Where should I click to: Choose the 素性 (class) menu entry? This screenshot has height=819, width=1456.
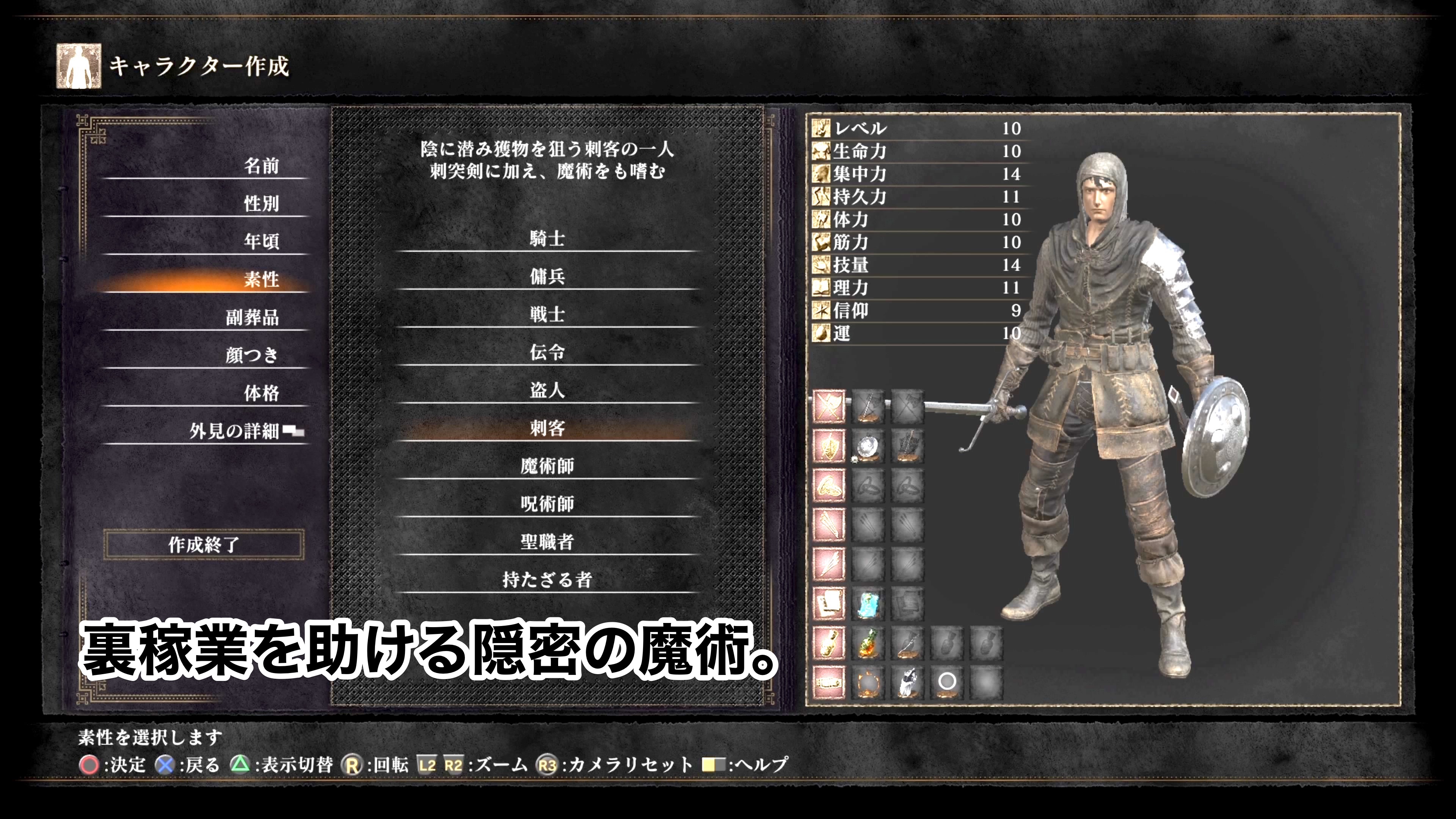pyautogui.click(x=261, y=279)
